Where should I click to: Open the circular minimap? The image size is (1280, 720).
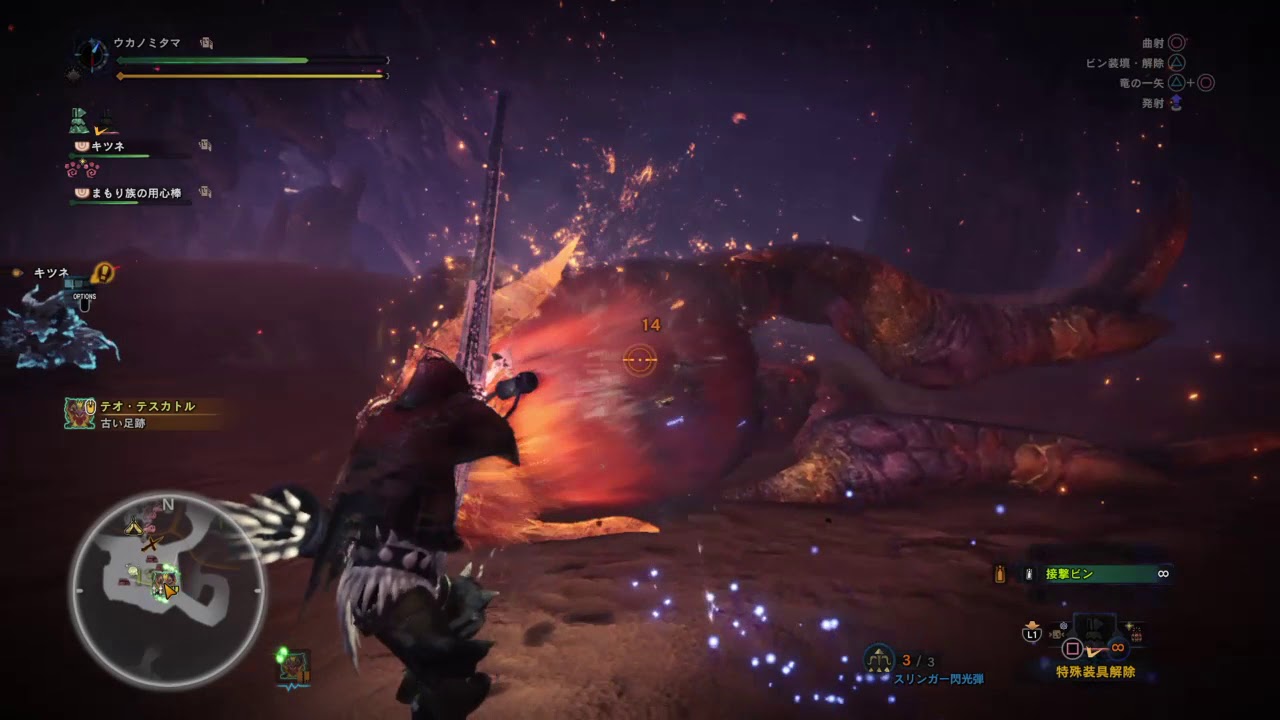point(168,591)
